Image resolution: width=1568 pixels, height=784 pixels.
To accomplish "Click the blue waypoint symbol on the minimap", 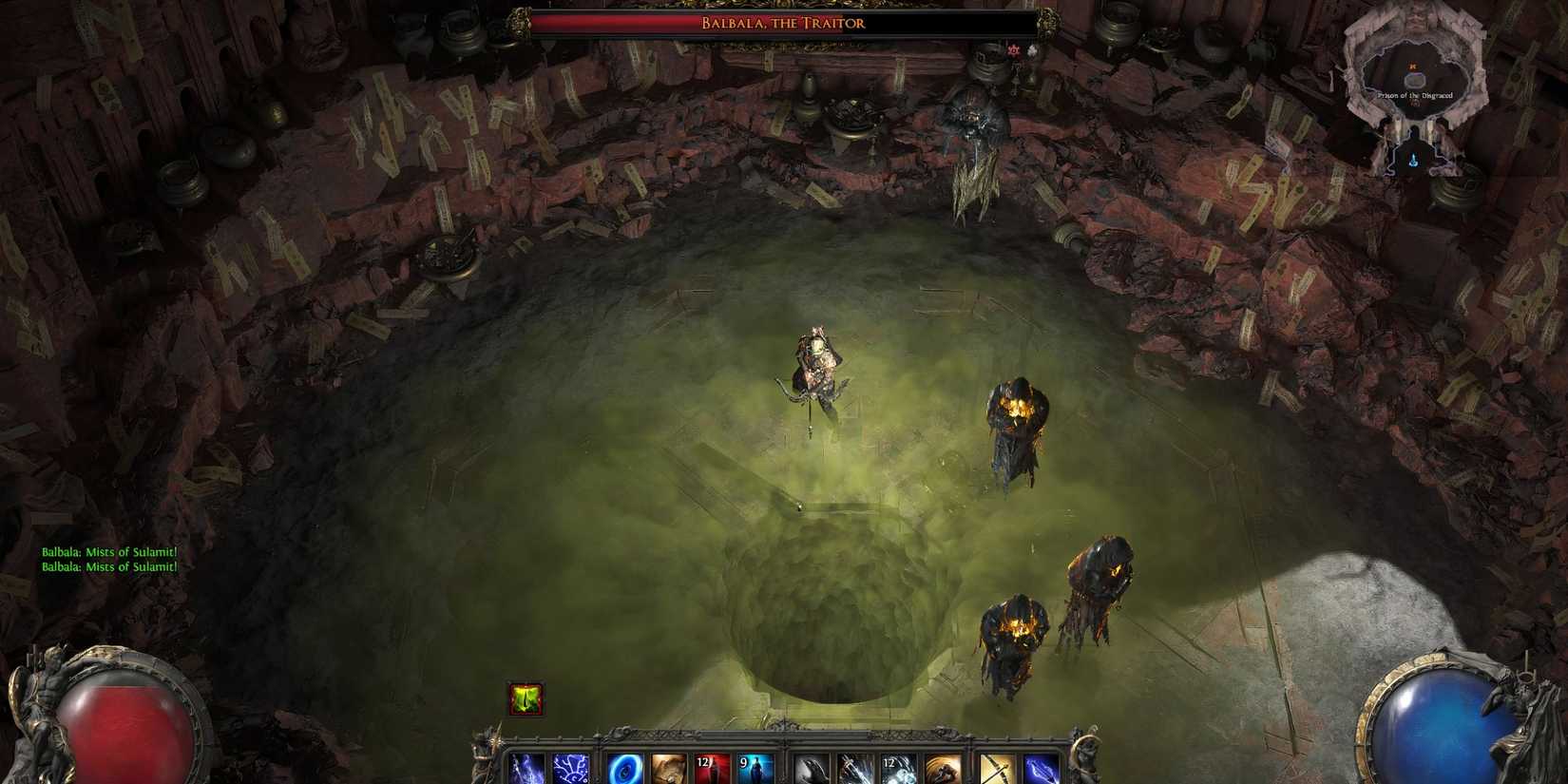I will pos(1414,159).
